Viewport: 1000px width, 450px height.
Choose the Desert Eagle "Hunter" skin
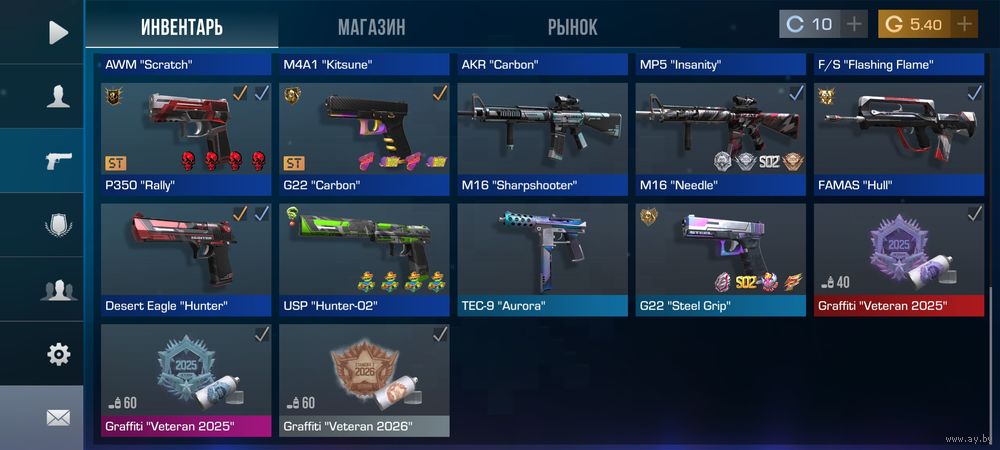click(x=186, y=259)
